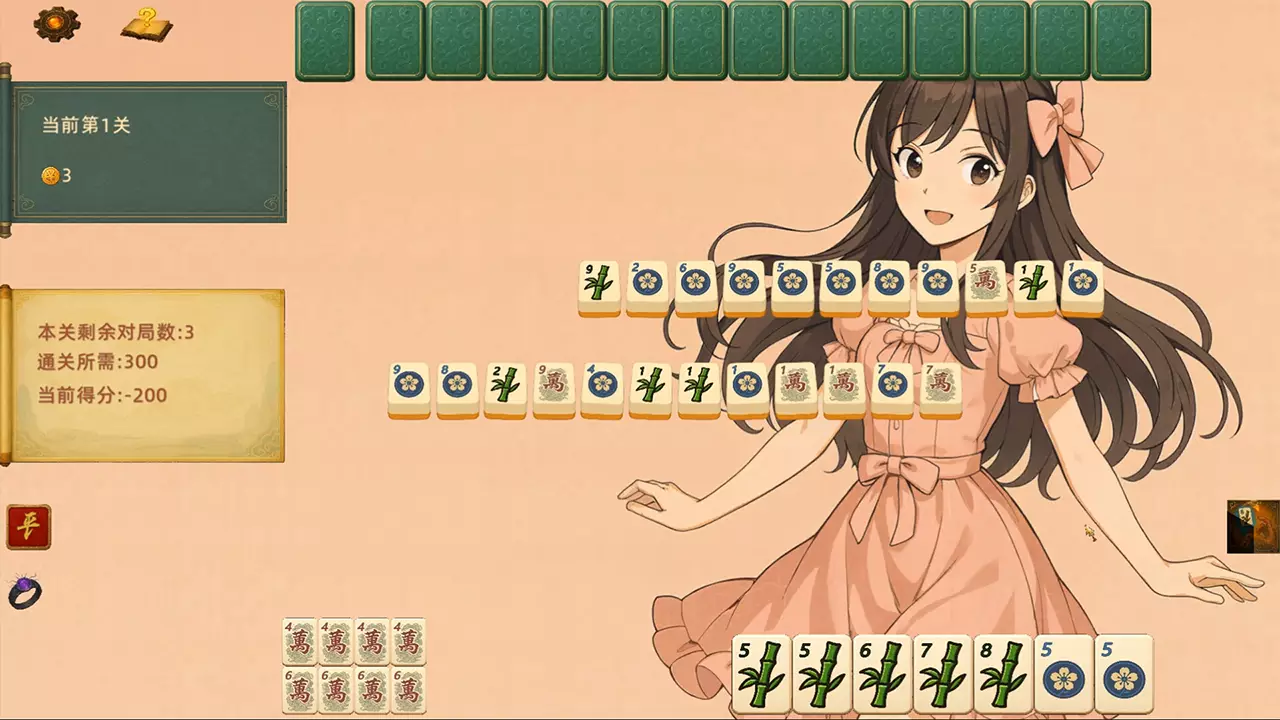Click the 7 circles tile in the middle row
This screenshot has height=720, width=1280.
point(891,388)
